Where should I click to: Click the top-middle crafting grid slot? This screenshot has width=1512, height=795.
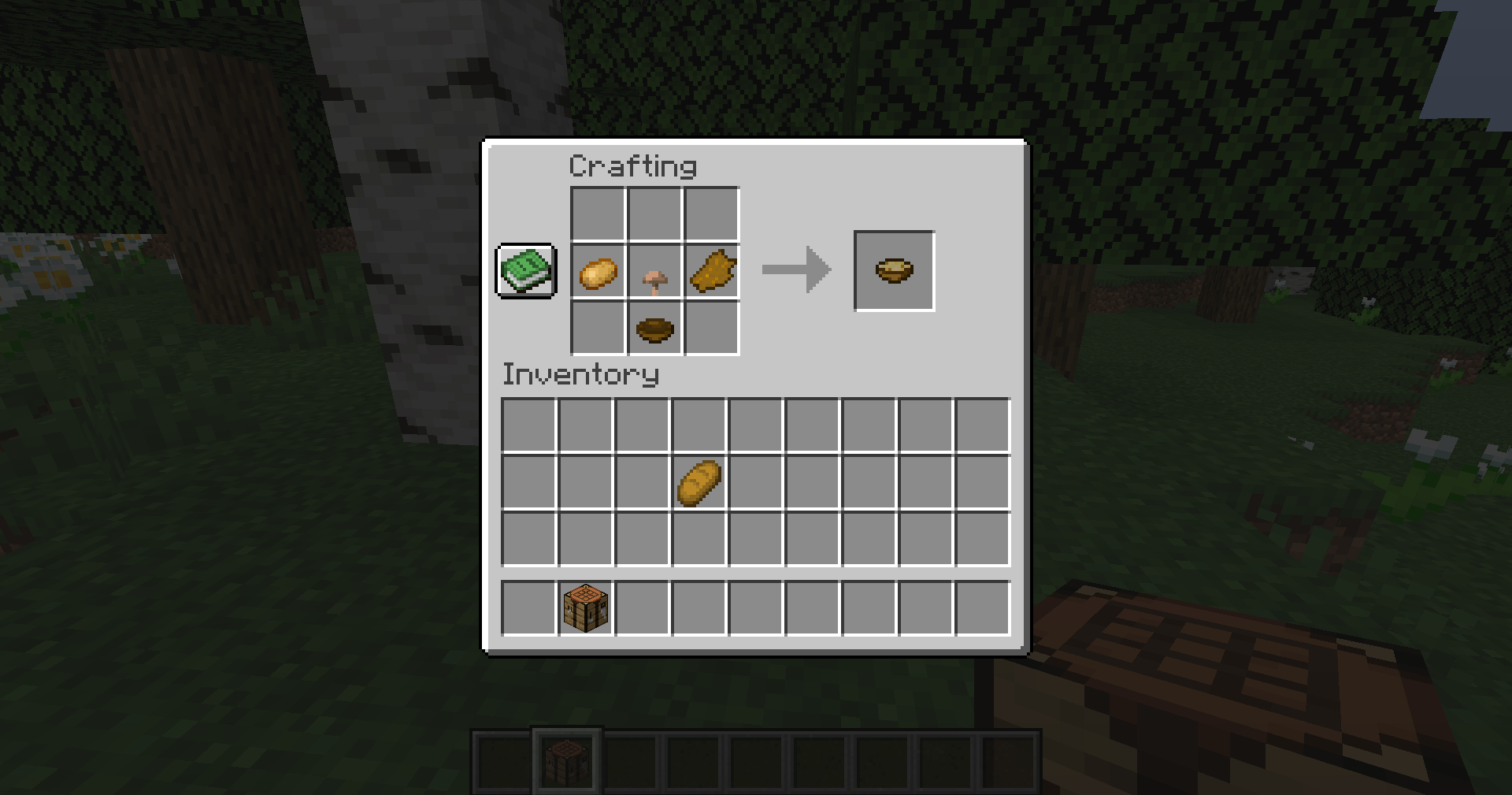coord(654,214)
